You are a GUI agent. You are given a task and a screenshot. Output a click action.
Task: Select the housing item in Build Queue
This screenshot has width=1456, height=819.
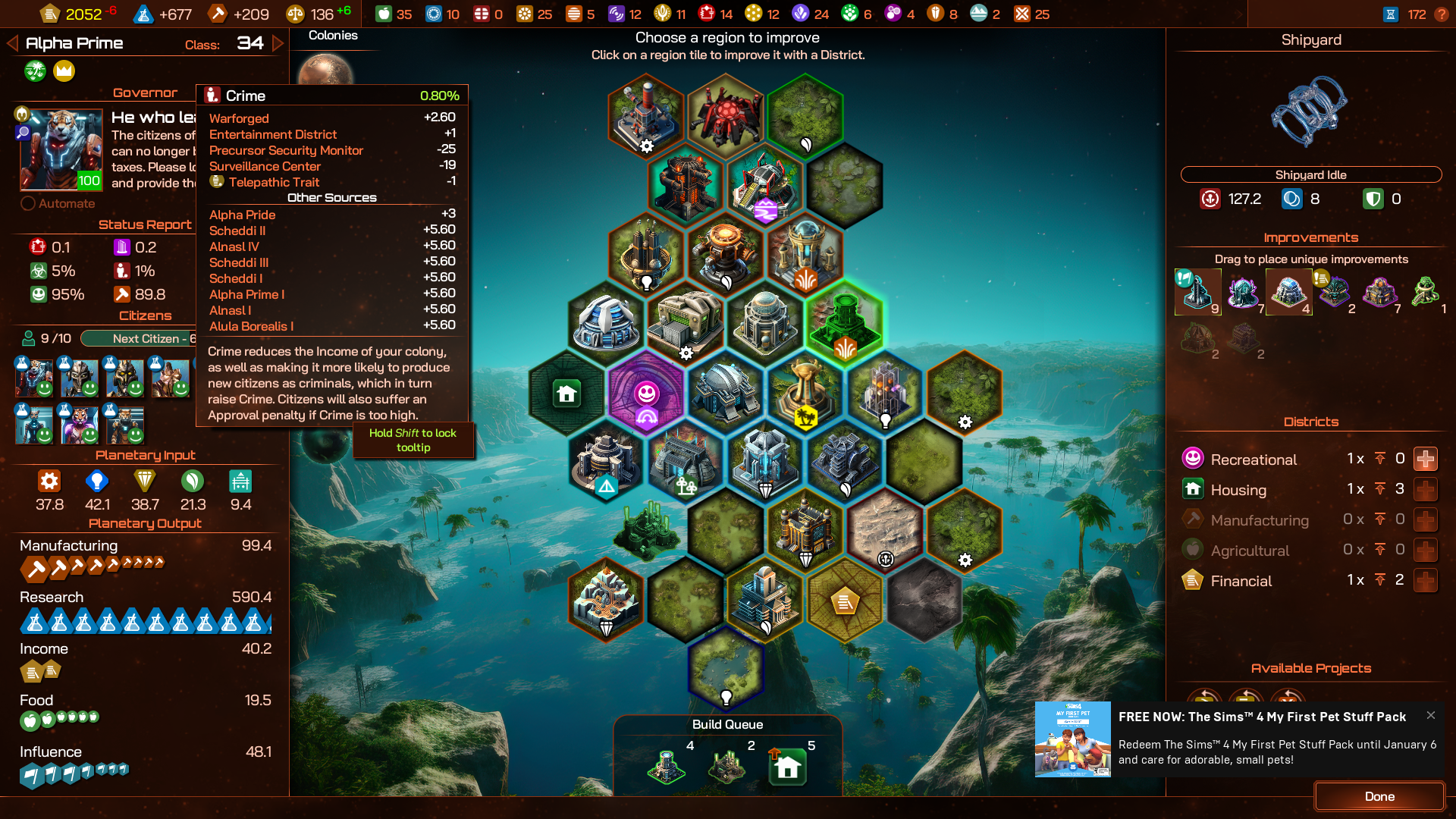[x=788, y=767]
